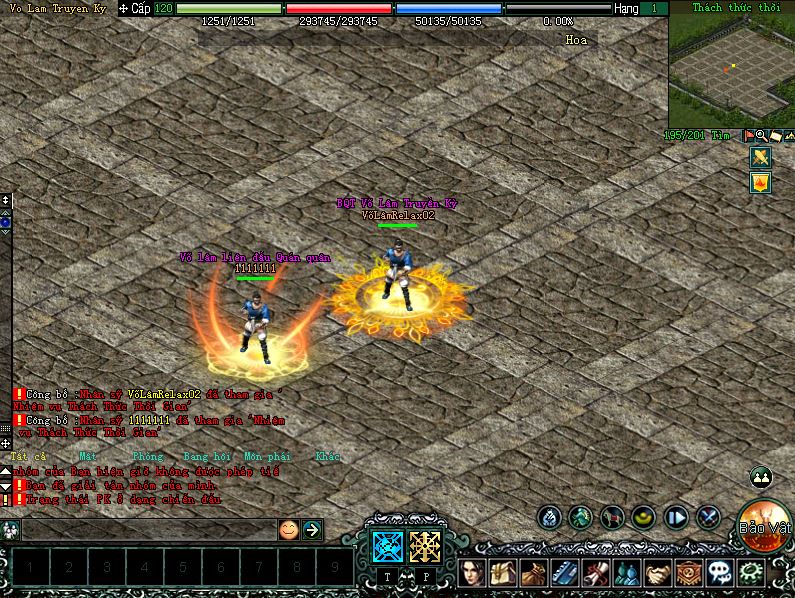Open the handshake trade icon

pos(657,573)
